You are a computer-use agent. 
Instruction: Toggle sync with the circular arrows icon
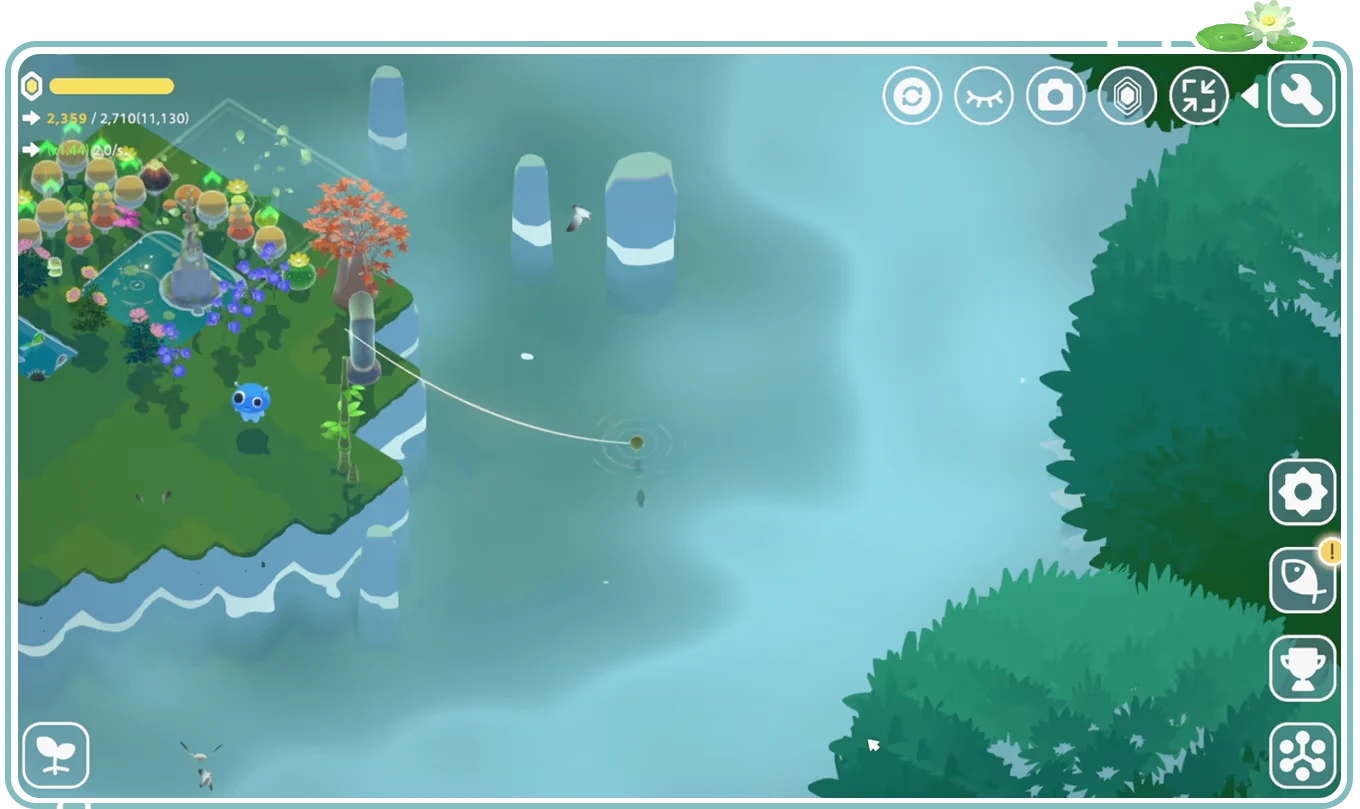[x=912, y=94]
